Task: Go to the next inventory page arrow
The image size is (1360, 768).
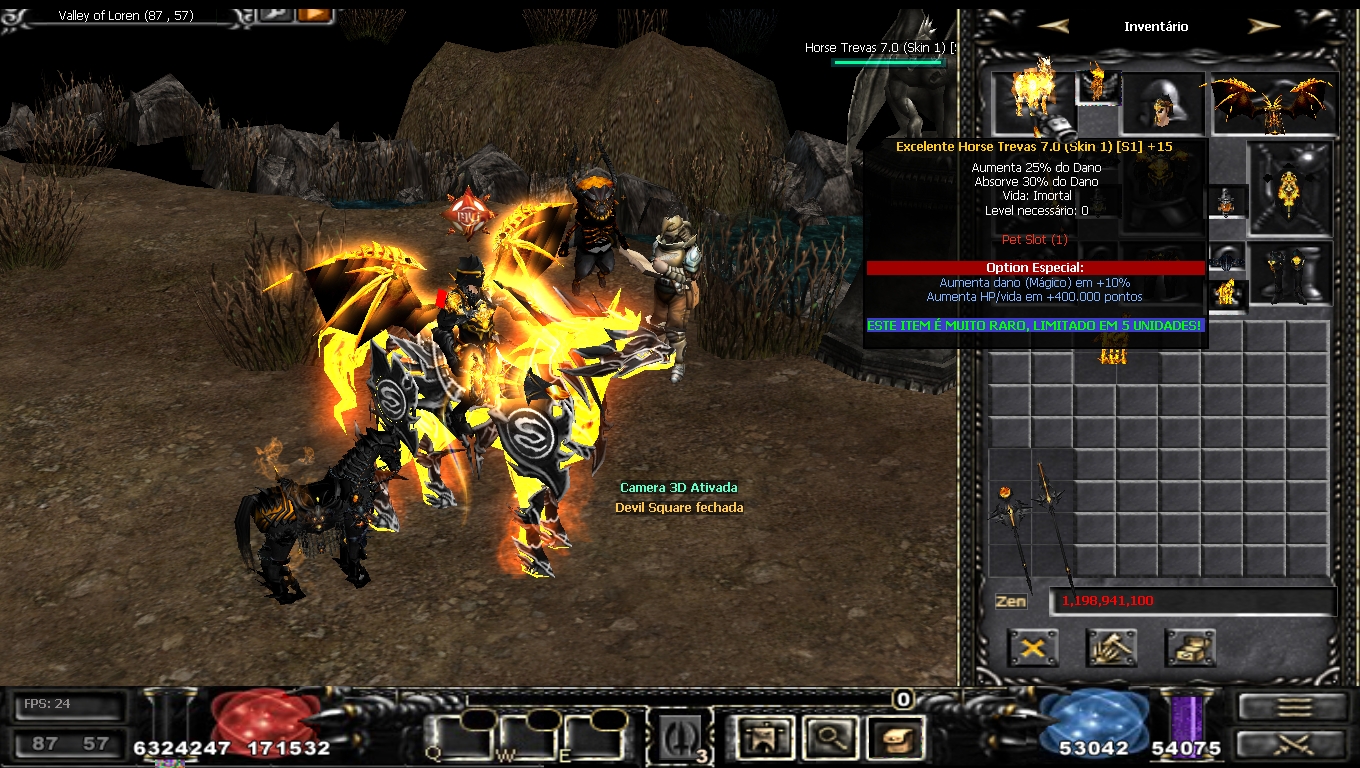Action: point(1264,26)
